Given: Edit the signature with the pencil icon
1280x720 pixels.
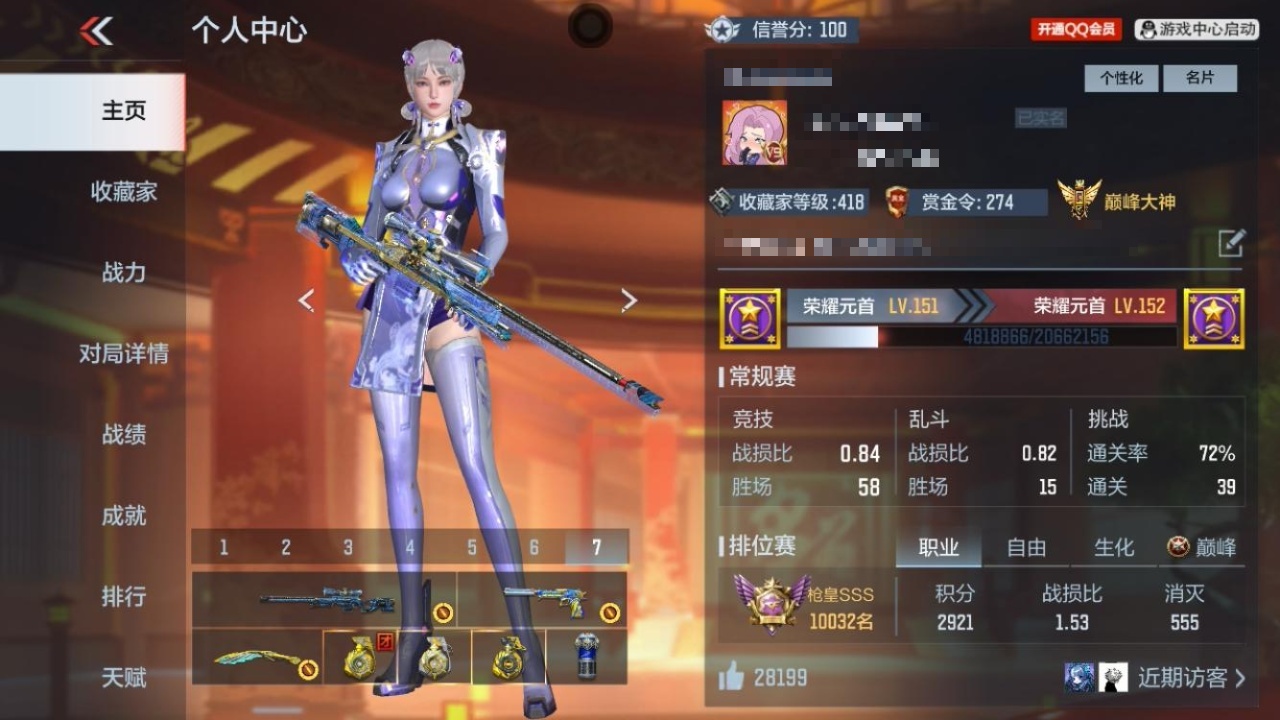Looking at the screenshot, I should 1231,243.
